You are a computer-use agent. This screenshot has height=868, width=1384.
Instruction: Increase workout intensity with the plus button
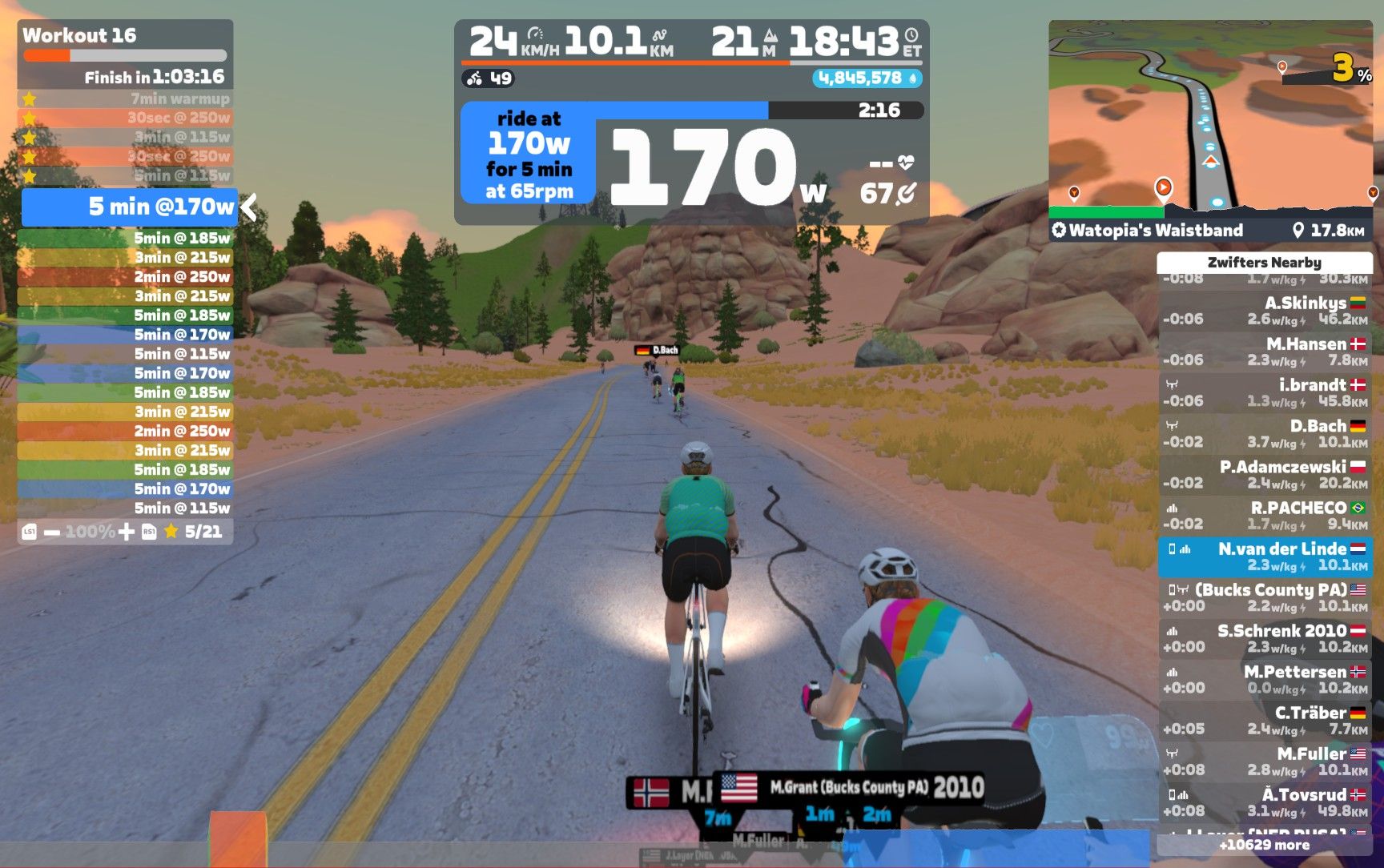[126, 532]
